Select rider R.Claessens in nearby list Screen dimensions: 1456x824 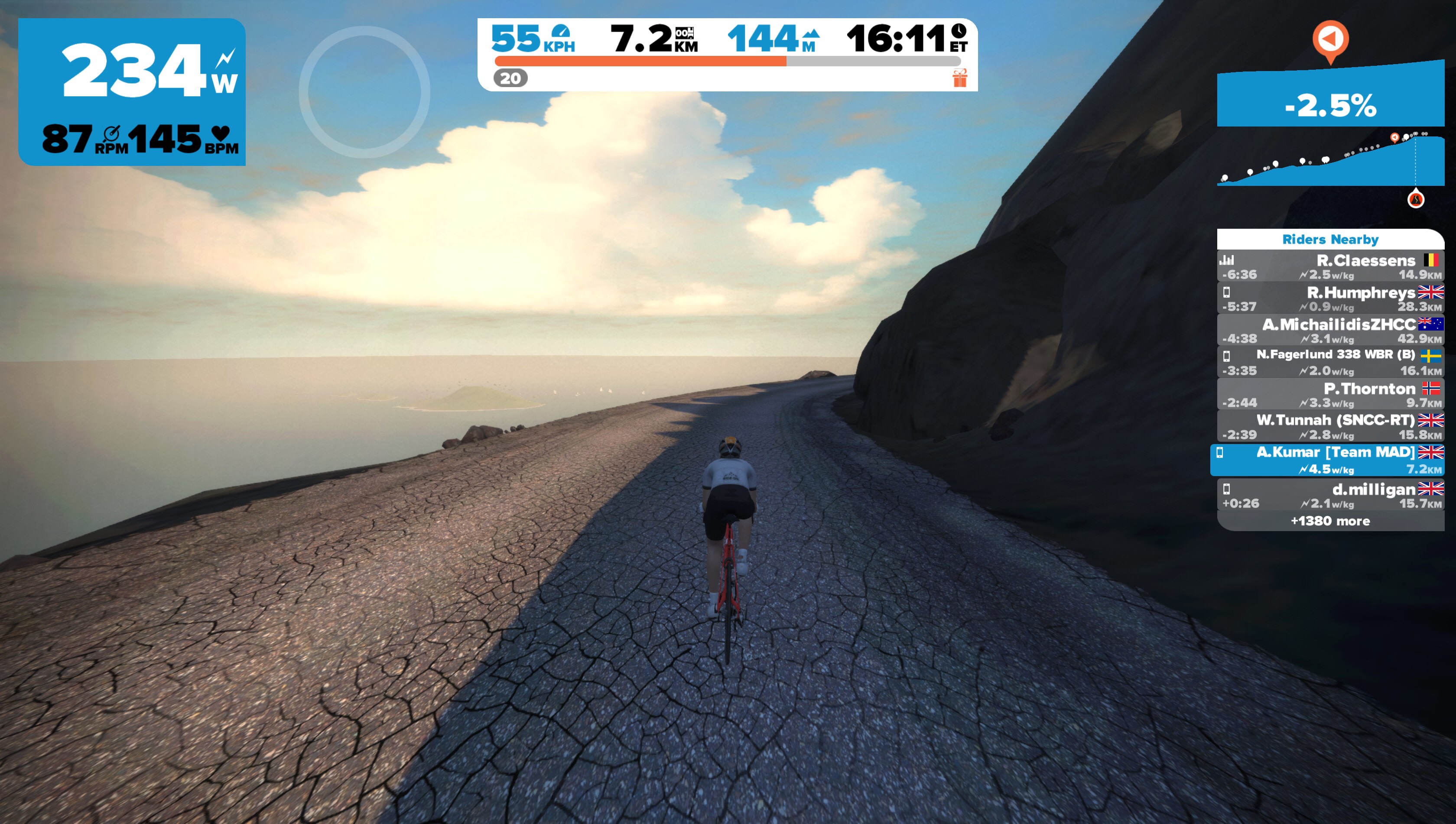(1330, 266)
